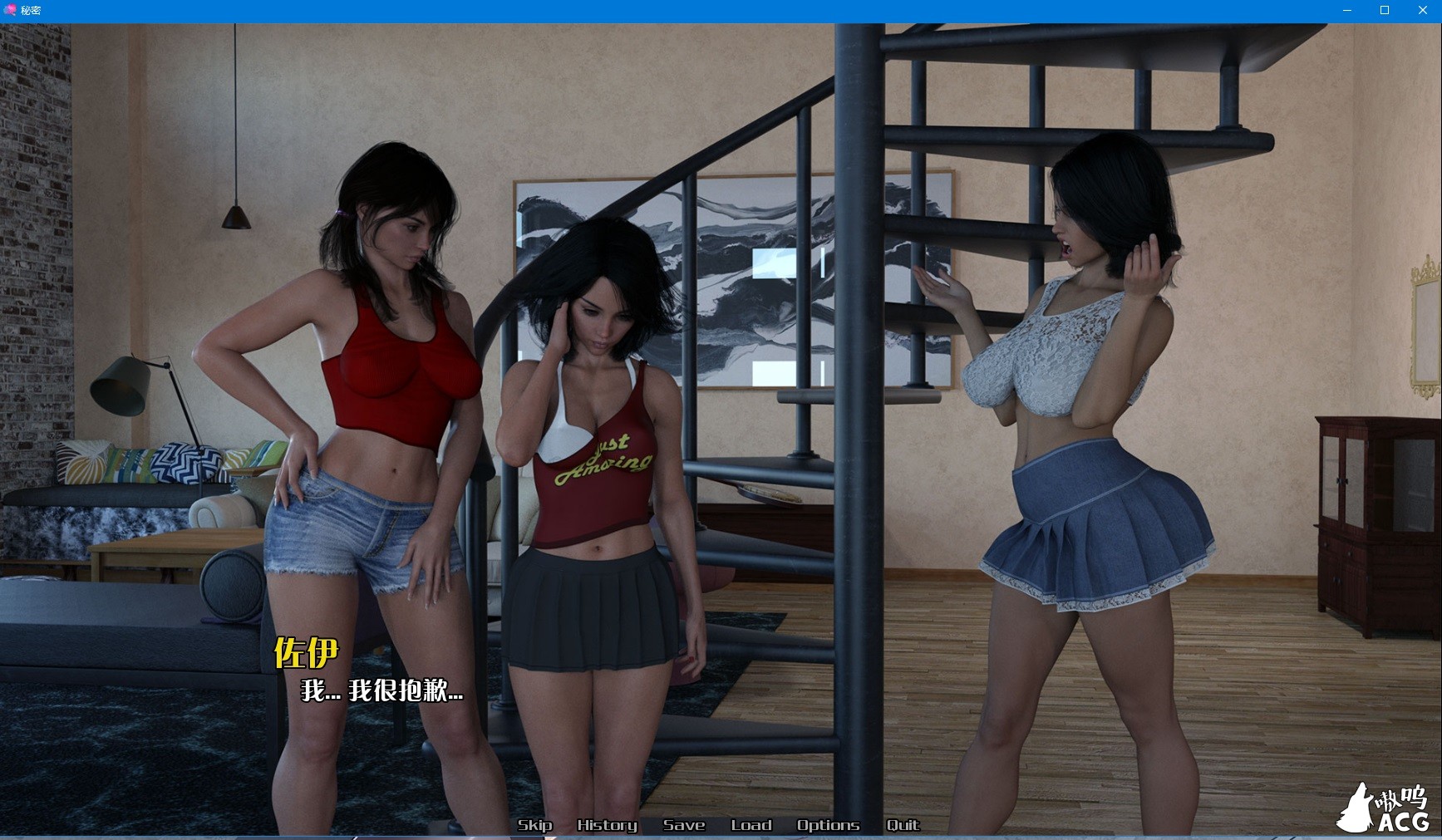Maximize the game window
Viewport: 1442px width, 840px height.
tap(1385, 10)
